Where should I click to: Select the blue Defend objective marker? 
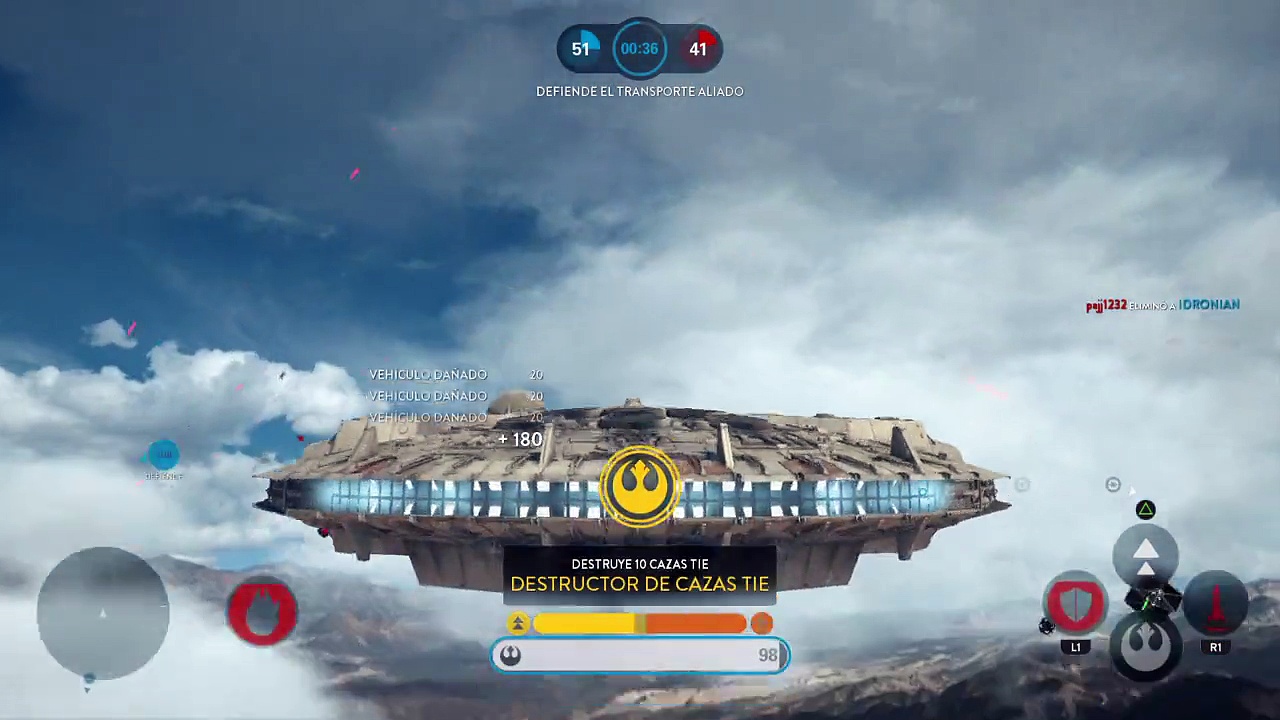pyautogui.click(x=163, y=456)
